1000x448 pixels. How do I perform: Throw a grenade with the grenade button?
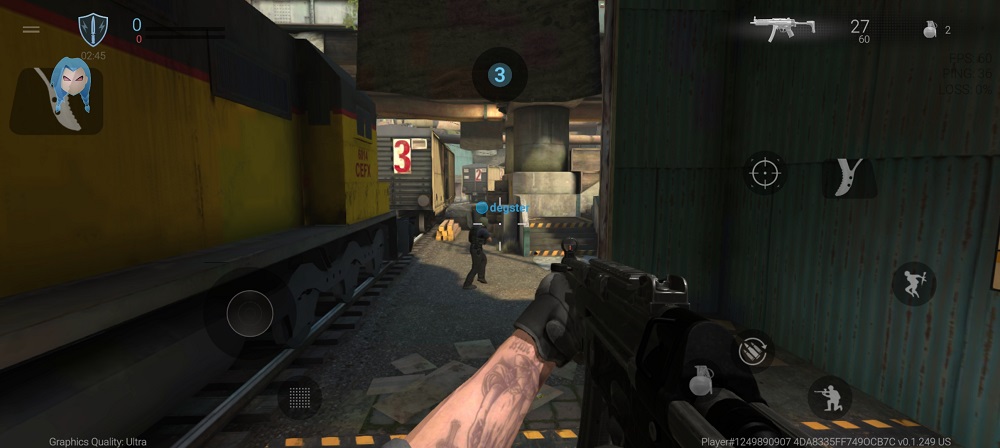702,380
